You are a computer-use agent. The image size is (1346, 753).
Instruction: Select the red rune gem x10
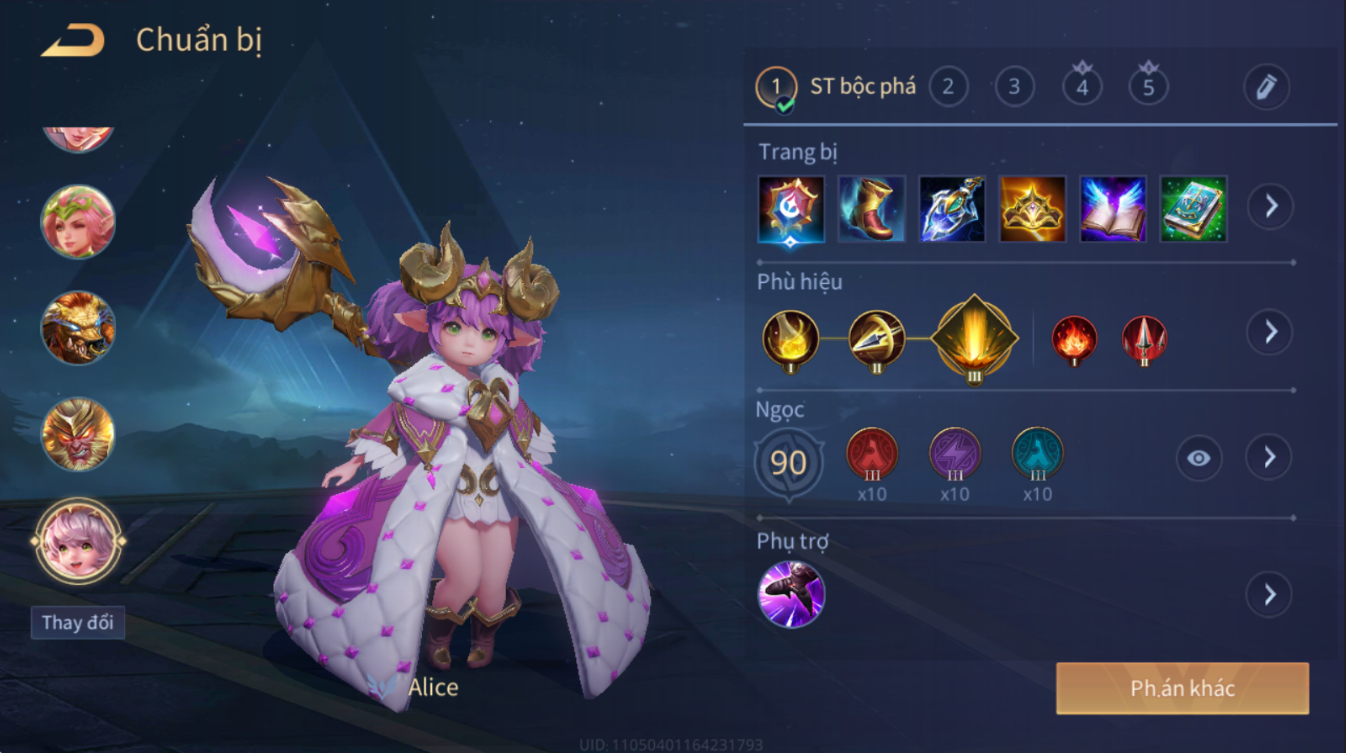pos(872,453)
